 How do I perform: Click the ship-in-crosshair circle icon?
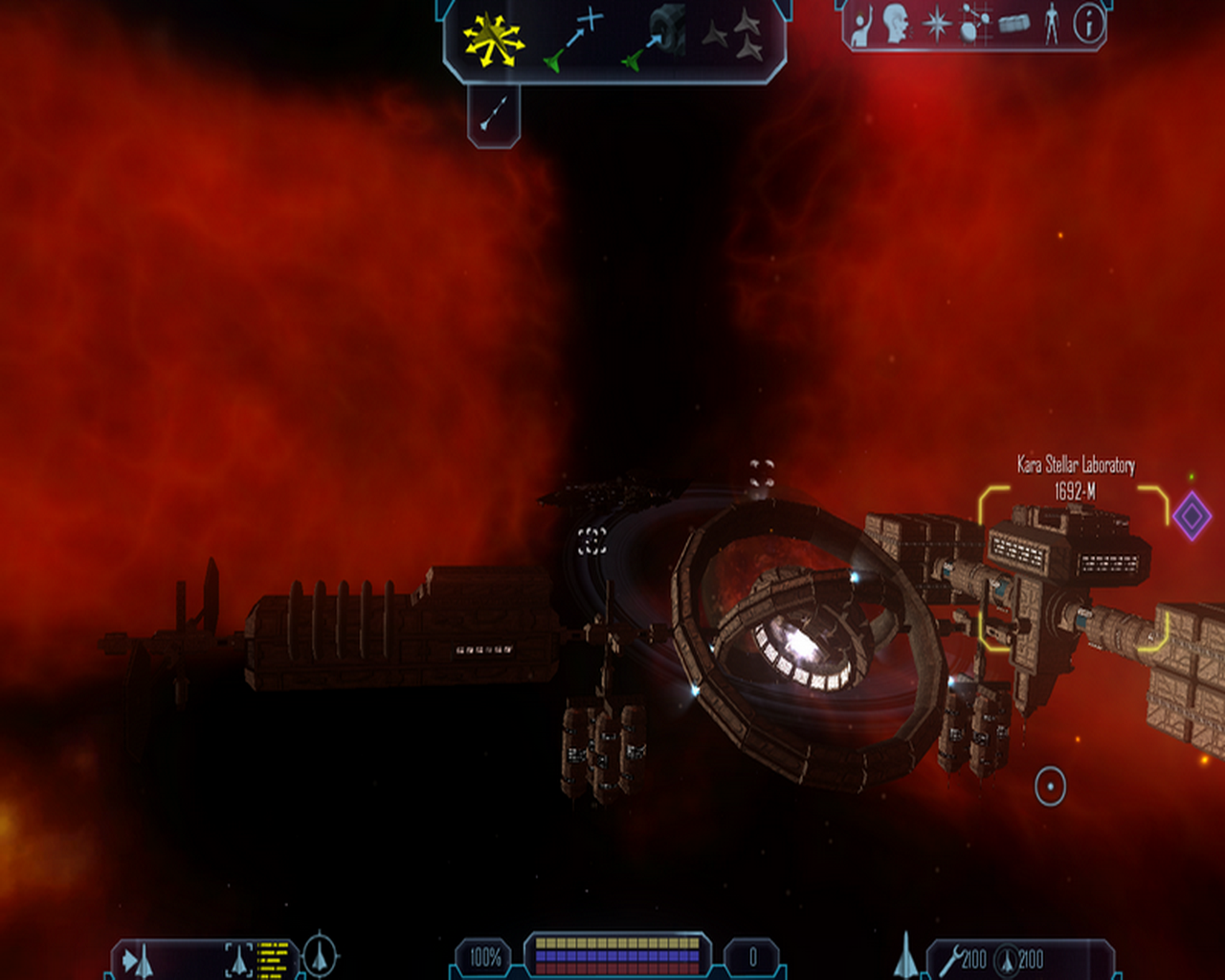(x=320, y=955)
